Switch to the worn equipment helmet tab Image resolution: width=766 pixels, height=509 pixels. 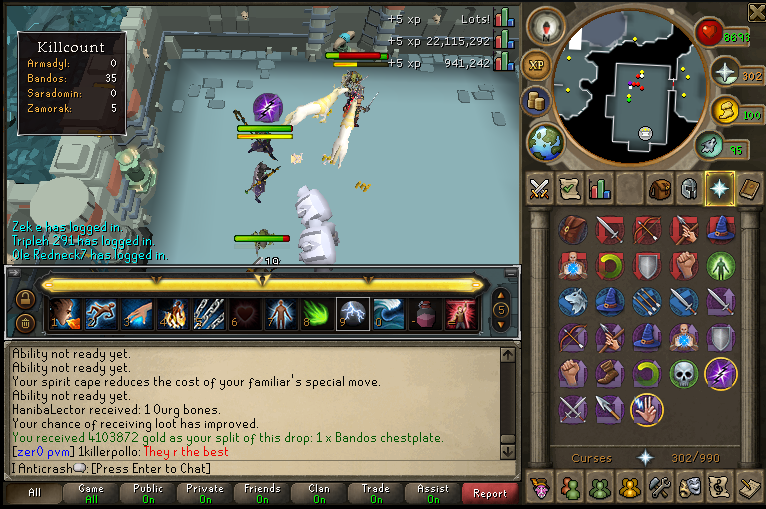click(x=689, y=188)
